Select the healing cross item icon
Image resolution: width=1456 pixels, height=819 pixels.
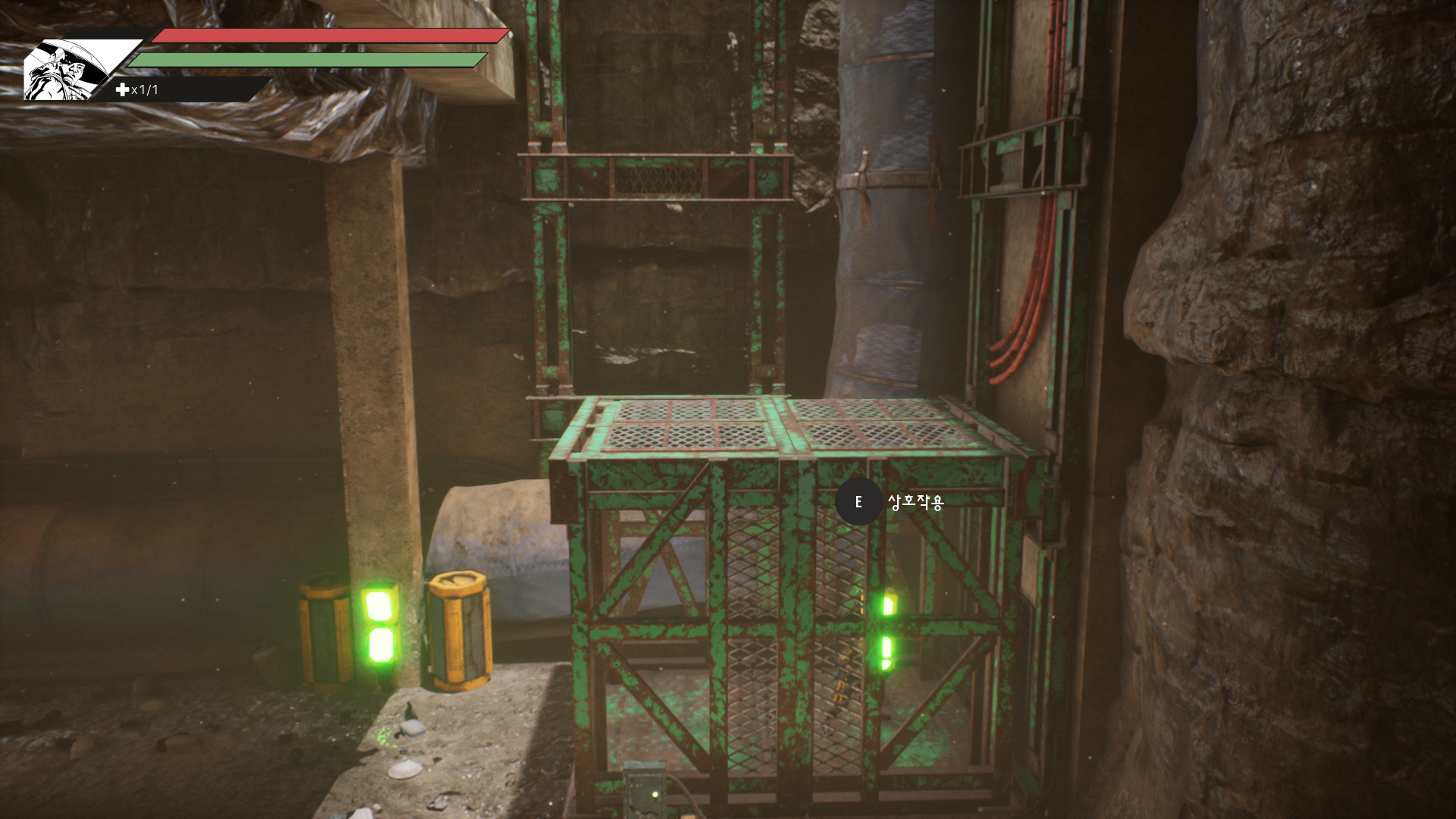(122, 89)
